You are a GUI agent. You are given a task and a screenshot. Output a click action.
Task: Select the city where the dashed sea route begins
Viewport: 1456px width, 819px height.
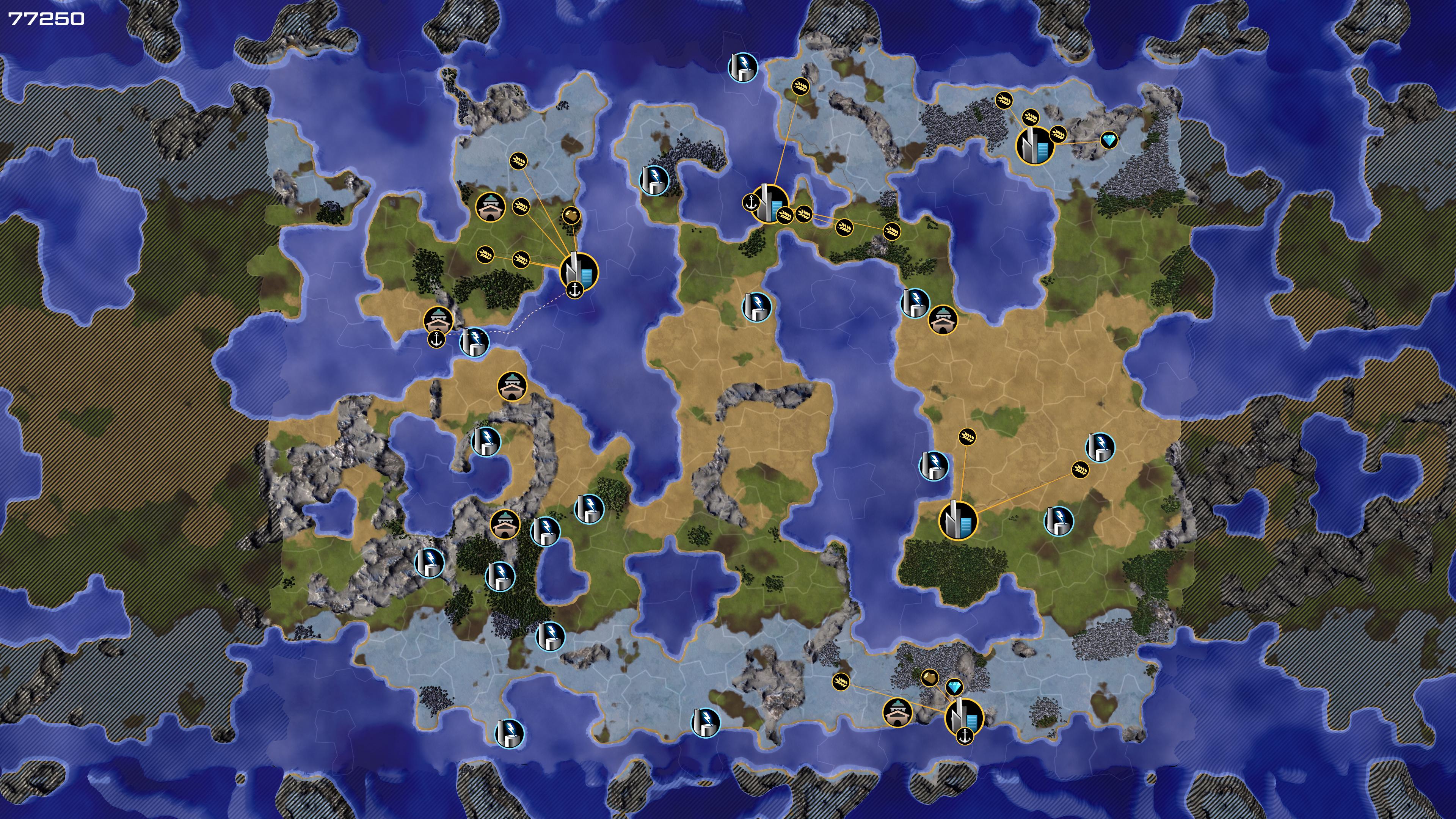click(x=579, y=272)
